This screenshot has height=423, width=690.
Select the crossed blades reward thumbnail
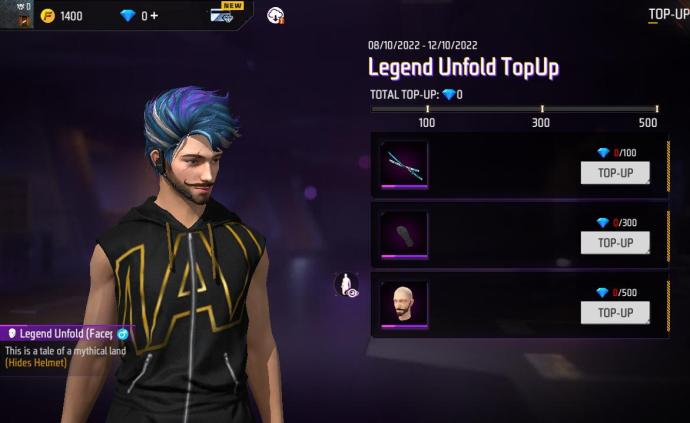tap(404, 162)
